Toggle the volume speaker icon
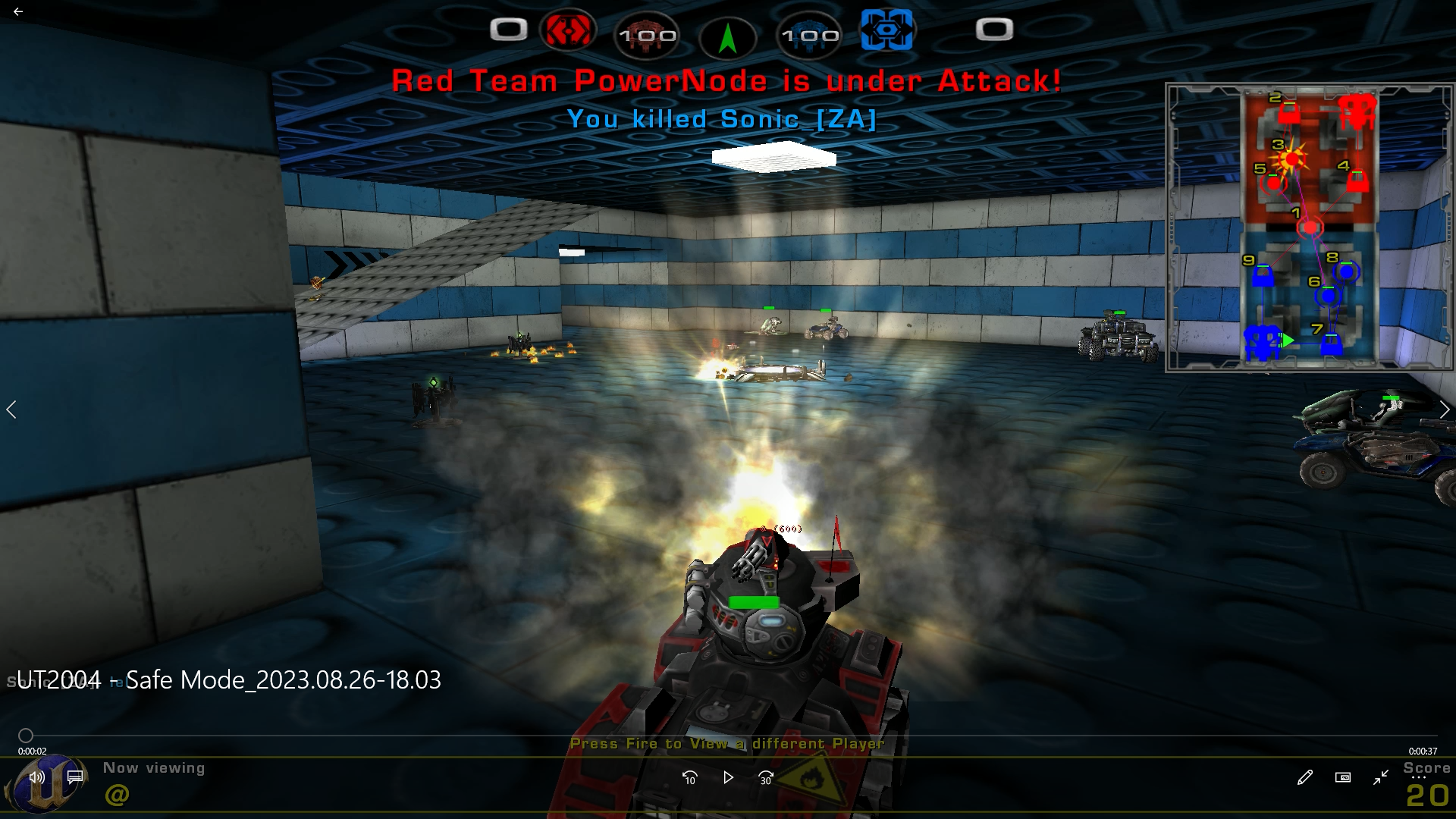Image resolution: width=1456 pixels, height=819 pixels. (36, 777)
